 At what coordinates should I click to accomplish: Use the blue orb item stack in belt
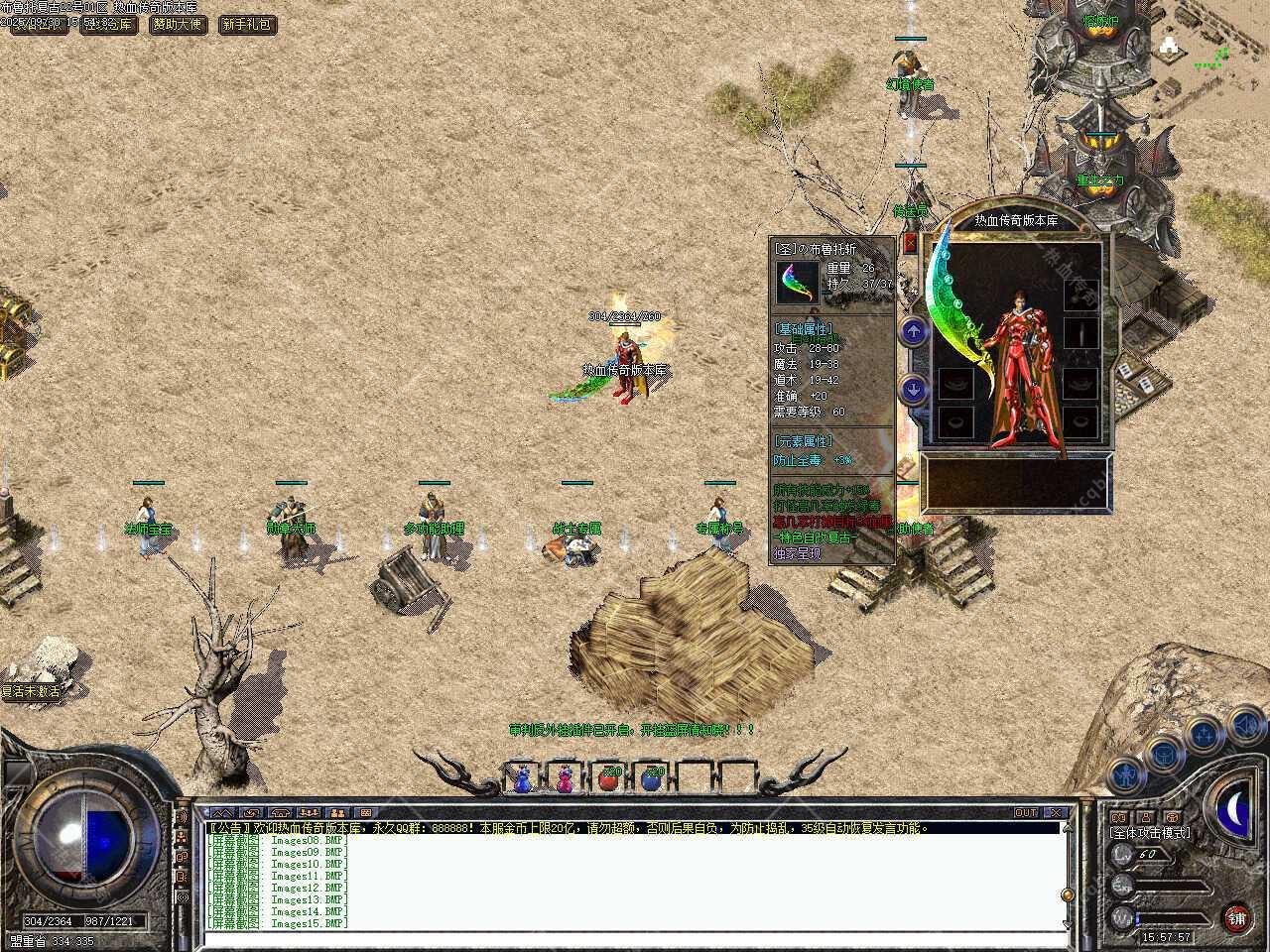click(652, 779)
